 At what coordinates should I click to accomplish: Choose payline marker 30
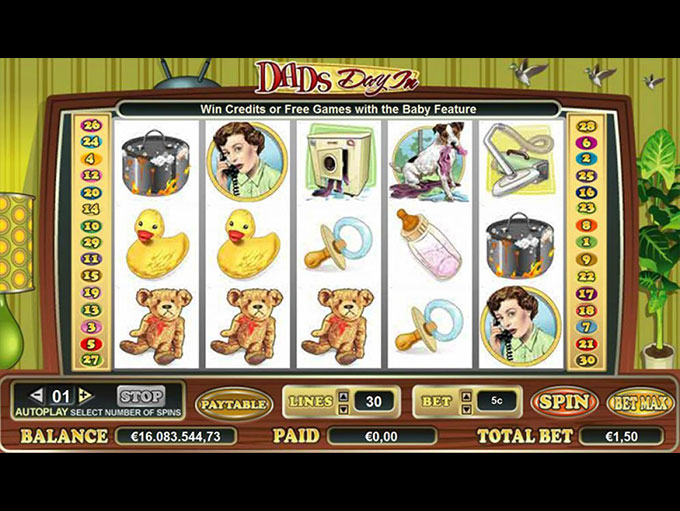pos(587,360)
